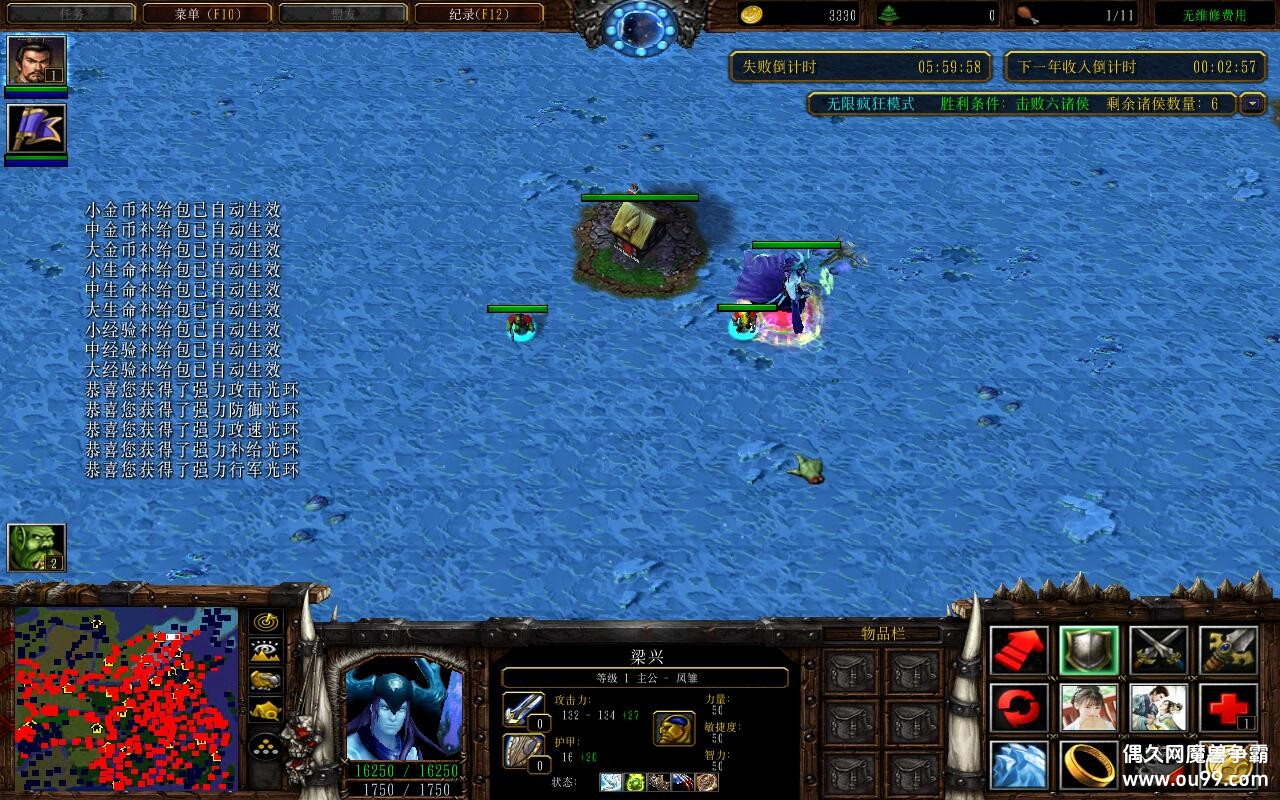Open the 任务 quests button
The width and height of the screenshot is (1280, 800).
tap(71, 14)
